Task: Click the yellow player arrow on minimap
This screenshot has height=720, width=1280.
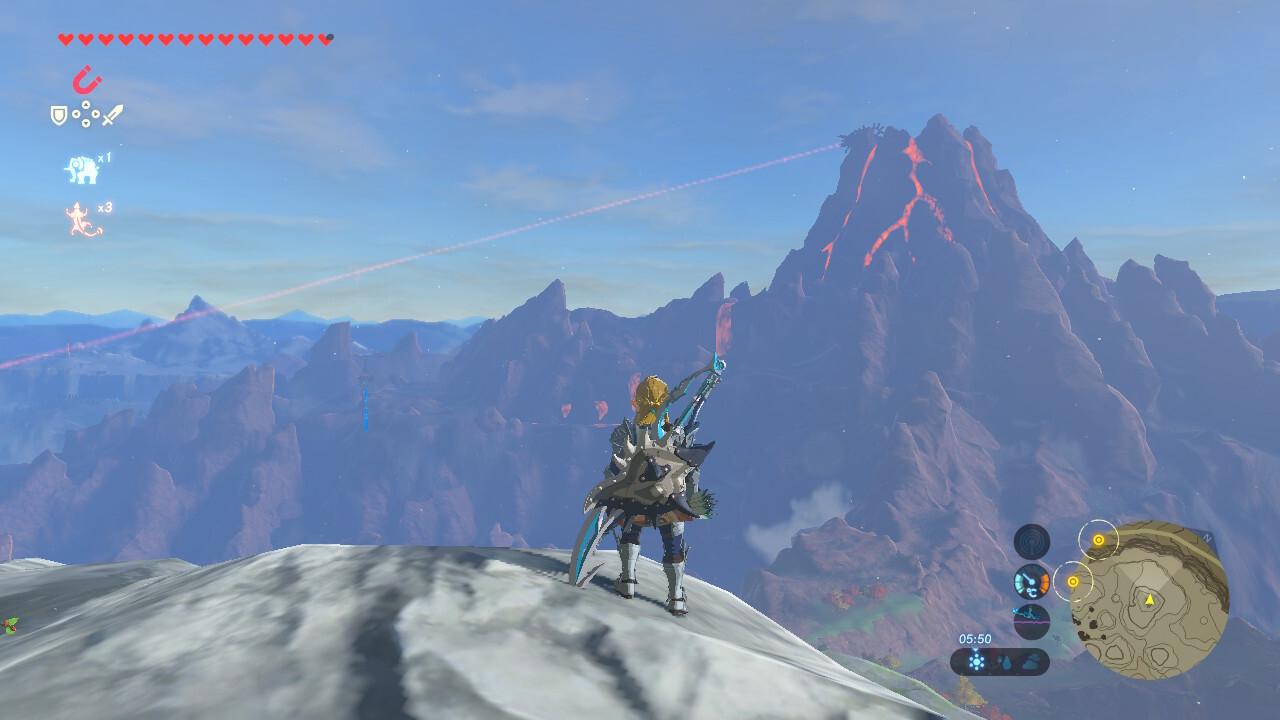Action: (1150, 600)
